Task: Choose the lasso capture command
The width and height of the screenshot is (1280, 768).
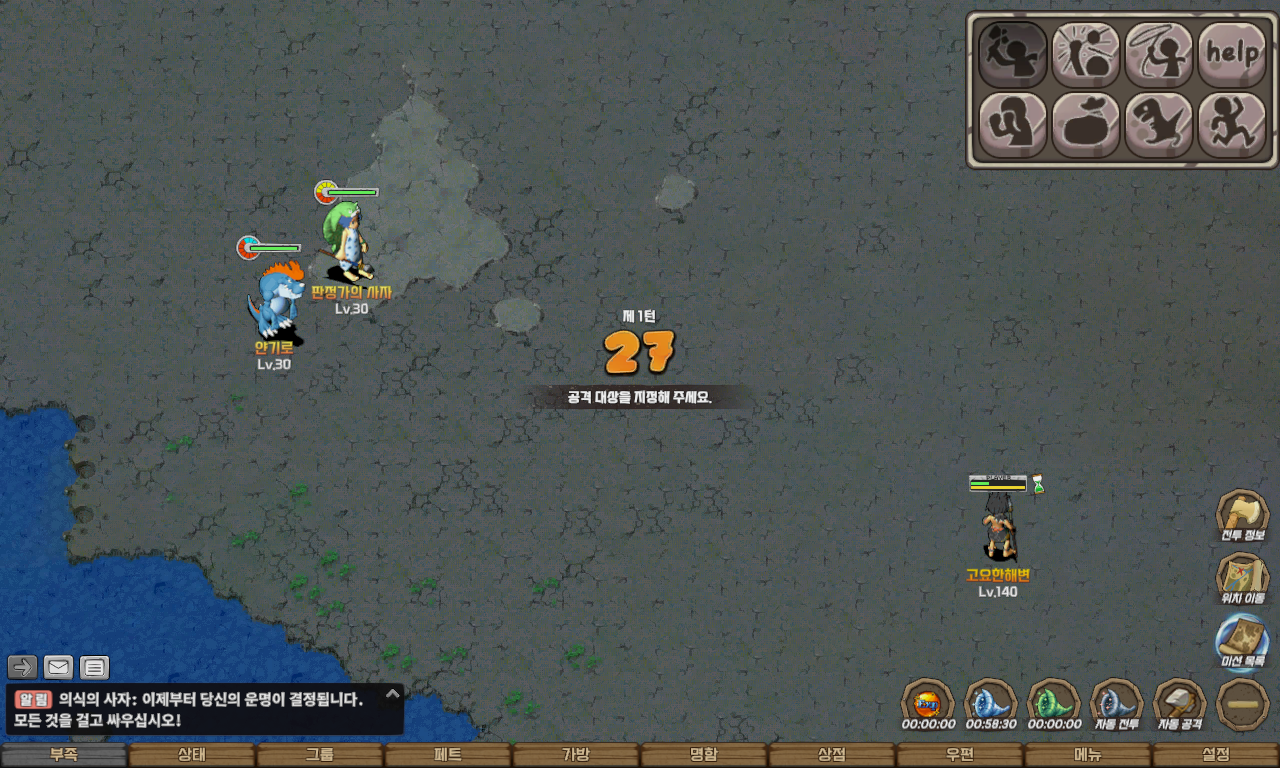Action: pyautogui.click(x=1158, y=54)
